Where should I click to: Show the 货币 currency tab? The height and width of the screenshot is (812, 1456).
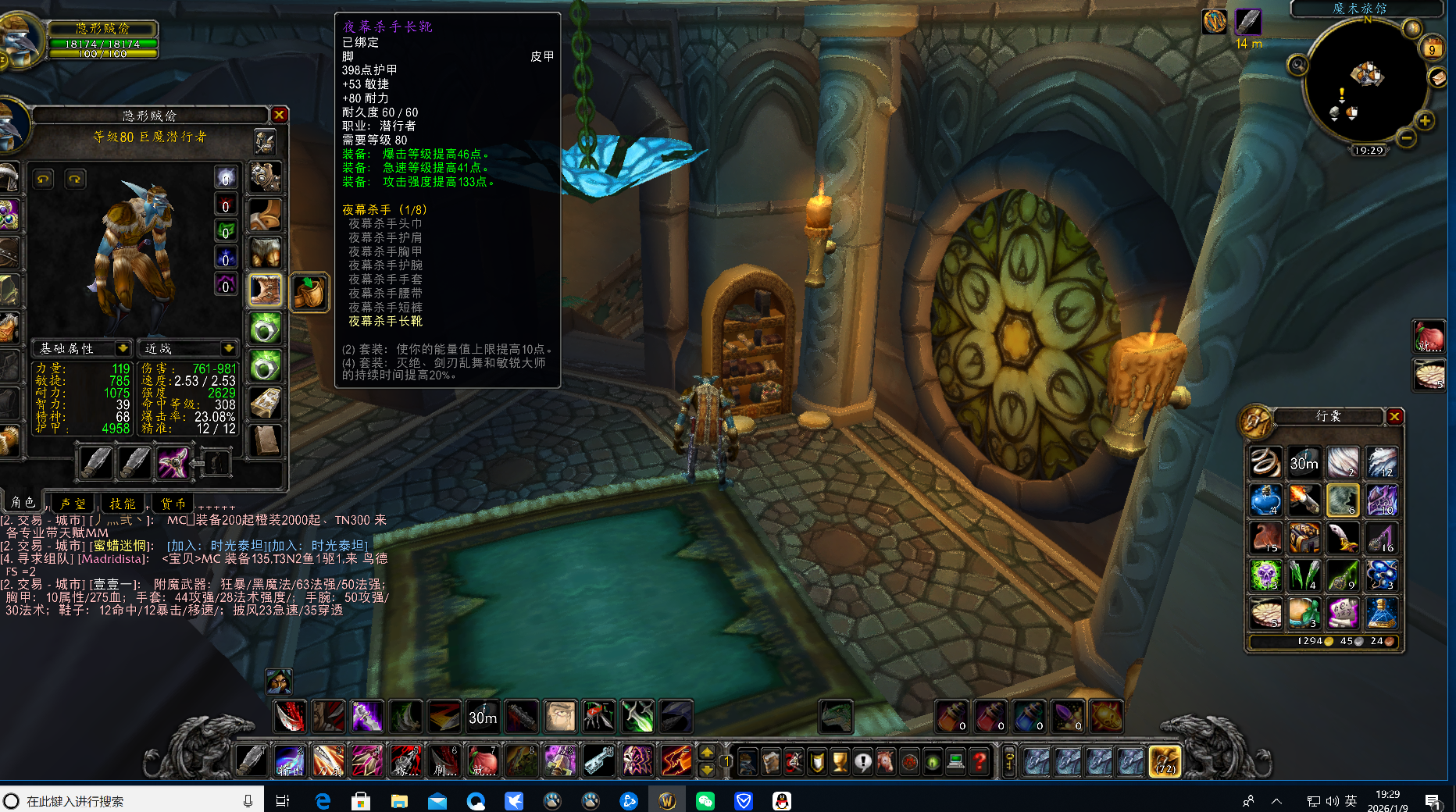pyautogui.click(x=173, y=504)
